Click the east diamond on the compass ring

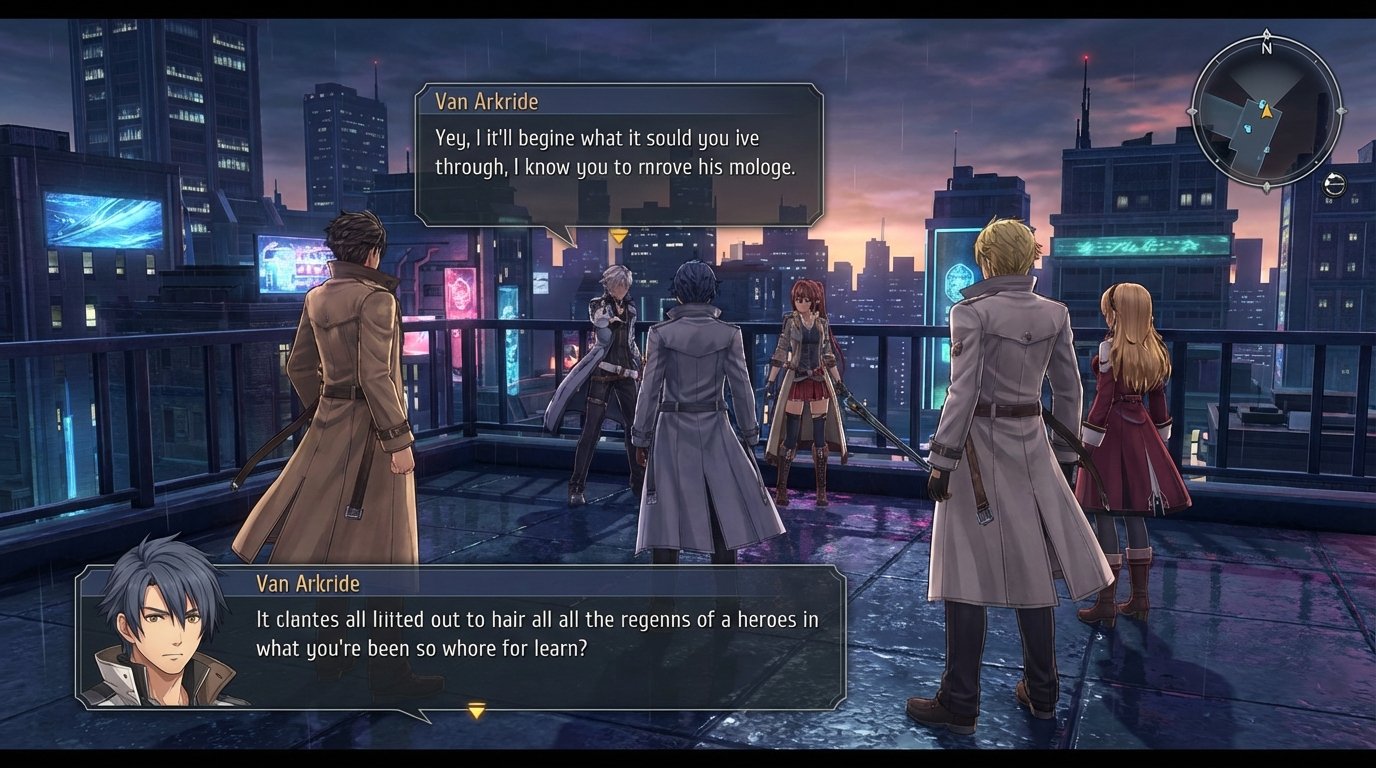coord(1343,111)
